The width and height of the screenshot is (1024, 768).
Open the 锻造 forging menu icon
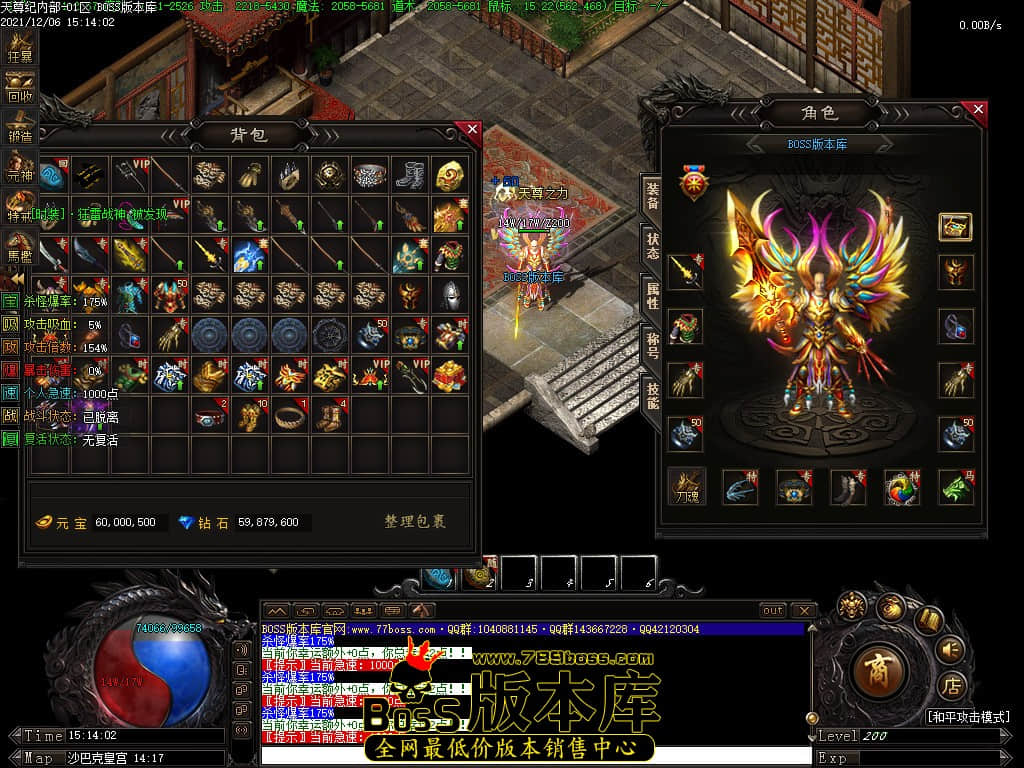click(x=20, y=126)
